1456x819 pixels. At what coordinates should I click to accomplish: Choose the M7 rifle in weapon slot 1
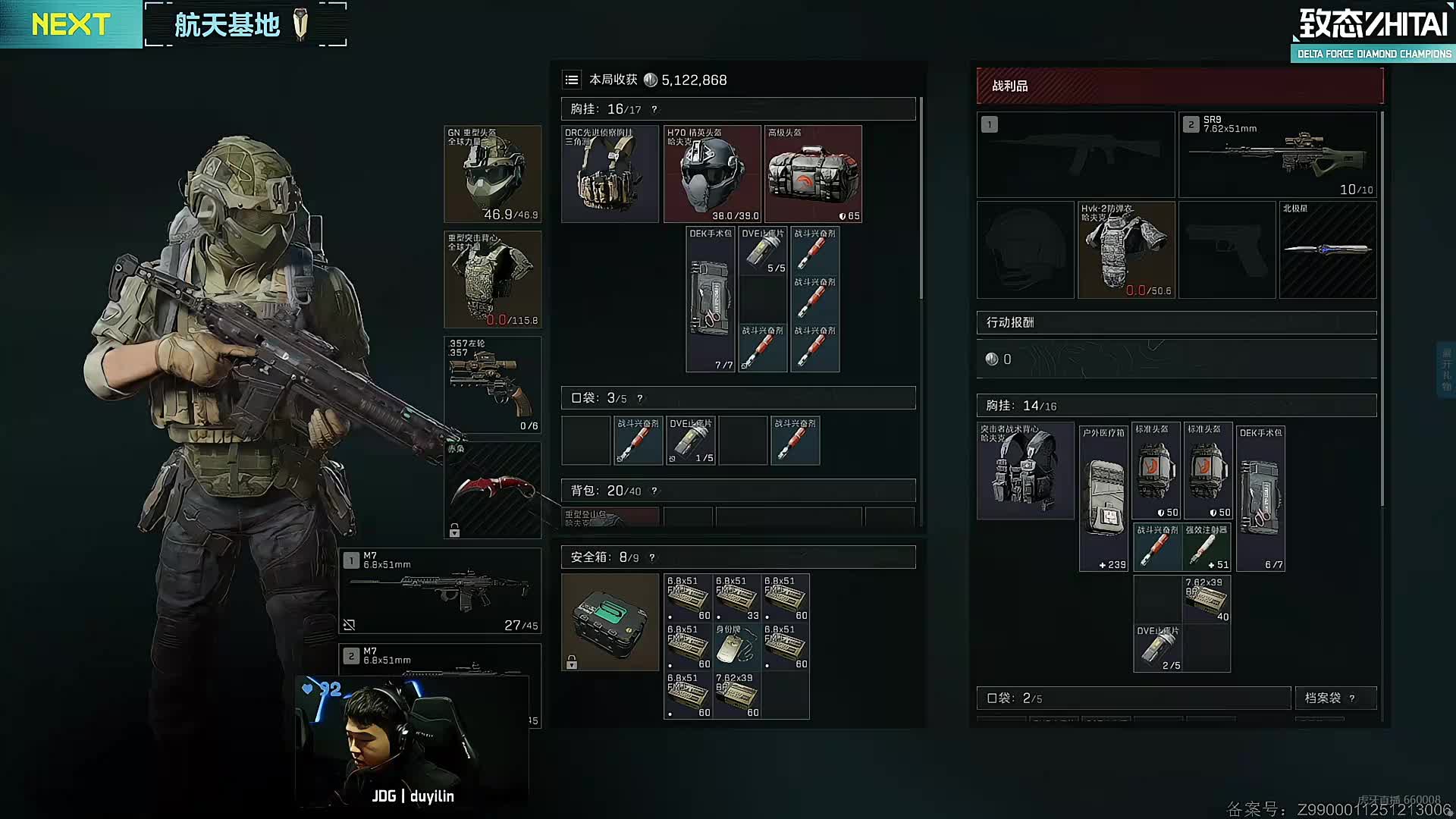click(441, 591)
